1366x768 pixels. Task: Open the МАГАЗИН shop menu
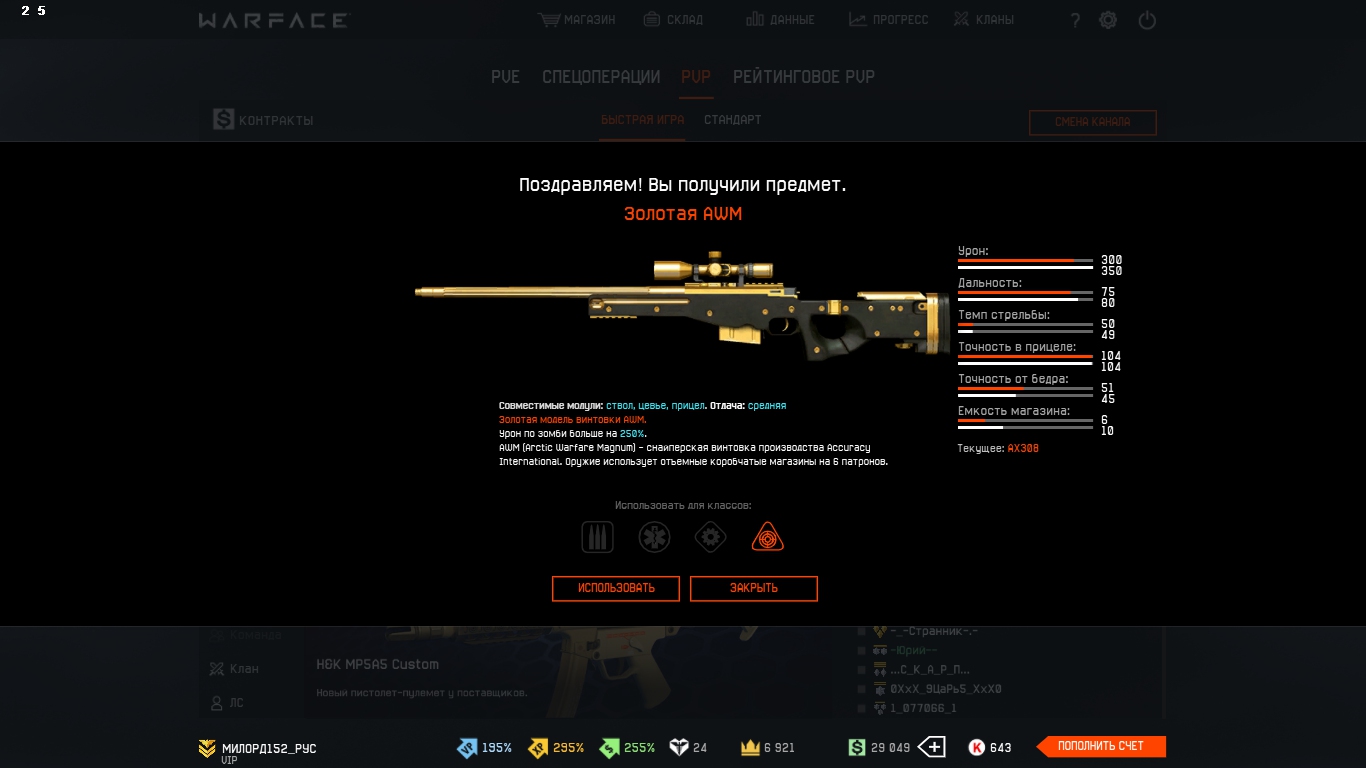[577, 20]
